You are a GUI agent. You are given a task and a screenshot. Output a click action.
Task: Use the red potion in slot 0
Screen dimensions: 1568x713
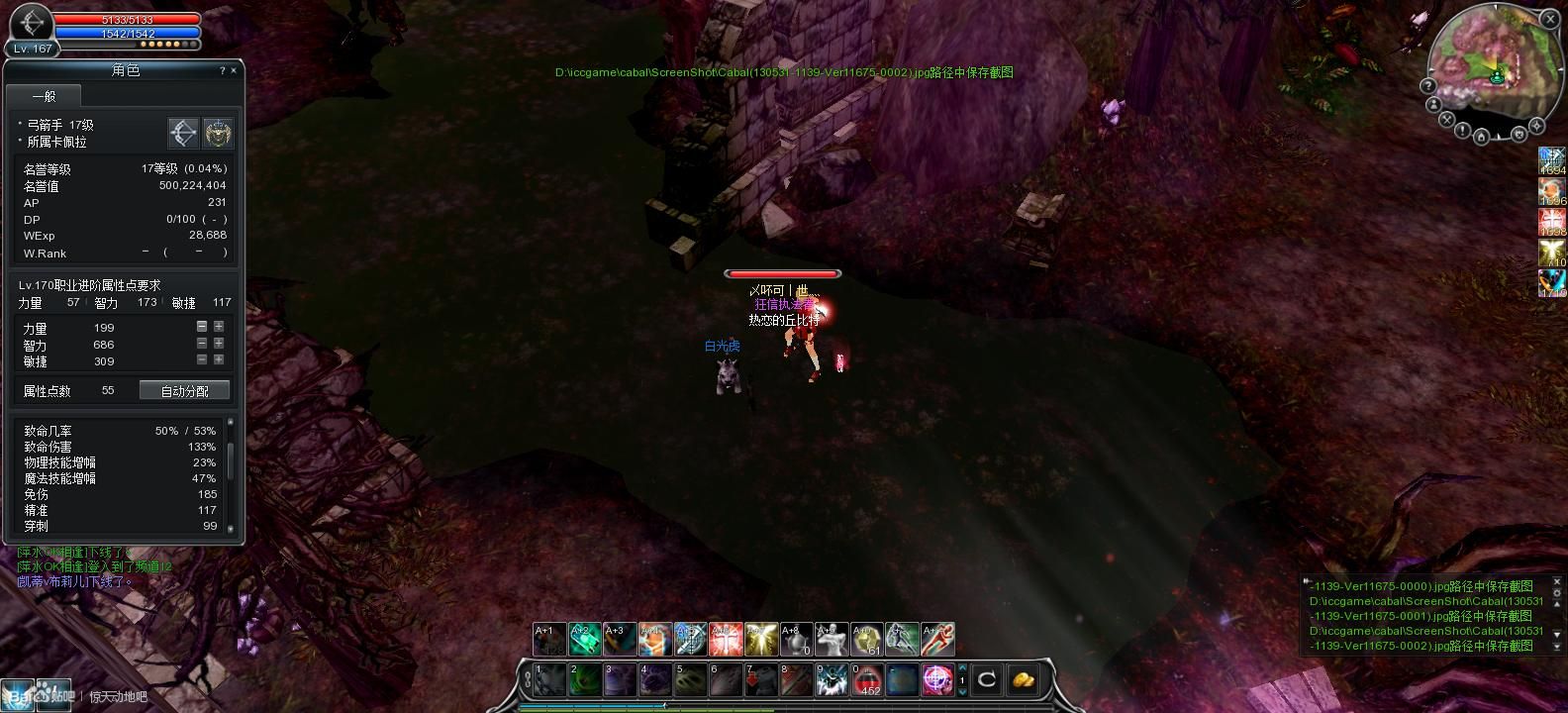click(868, 680)
